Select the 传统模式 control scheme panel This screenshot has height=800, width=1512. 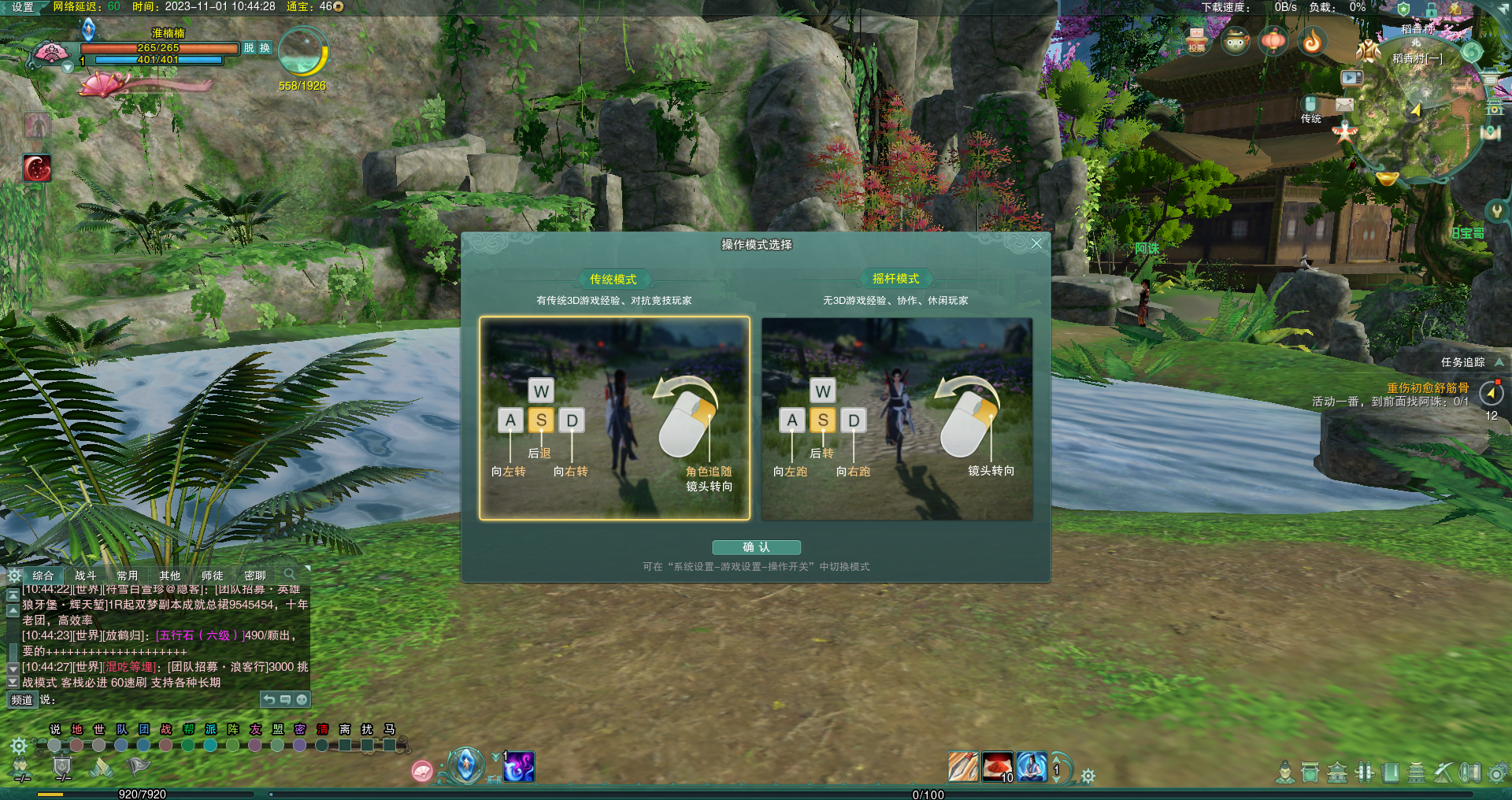click(x=614, y=418)
